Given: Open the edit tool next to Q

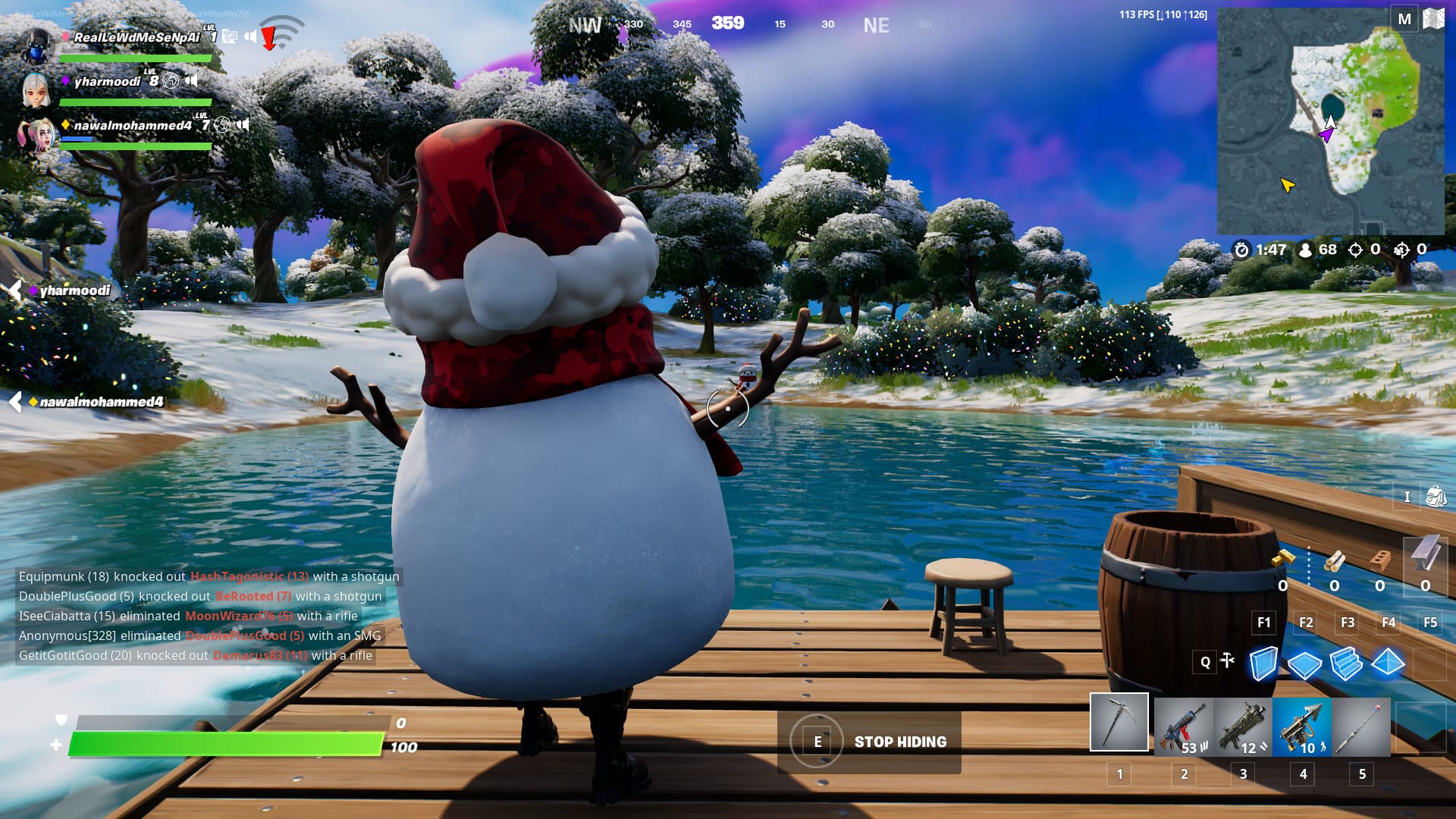Looking at the screenshot, I should click(1227, 662).
